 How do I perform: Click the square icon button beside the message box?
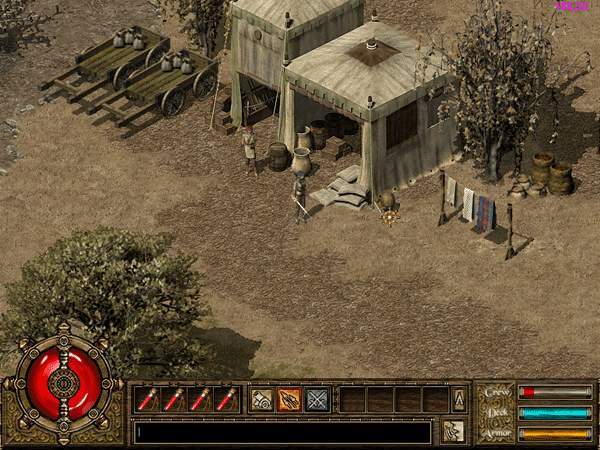point(453,431)
